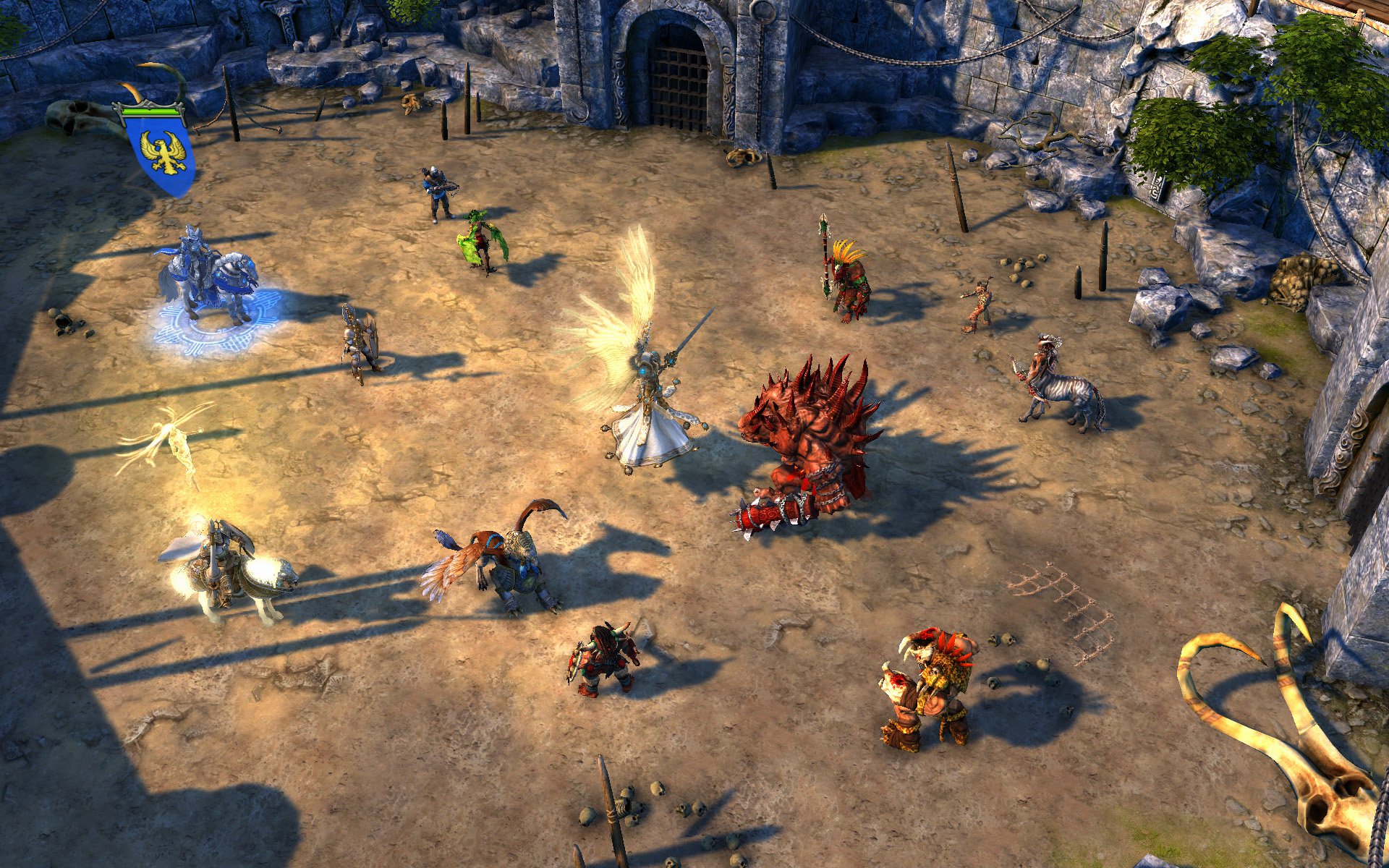The width and height of the screenshot is (1389, 868).
Task: Click the blue golden-eagle hero banner
Action: (x=161, y=153)
